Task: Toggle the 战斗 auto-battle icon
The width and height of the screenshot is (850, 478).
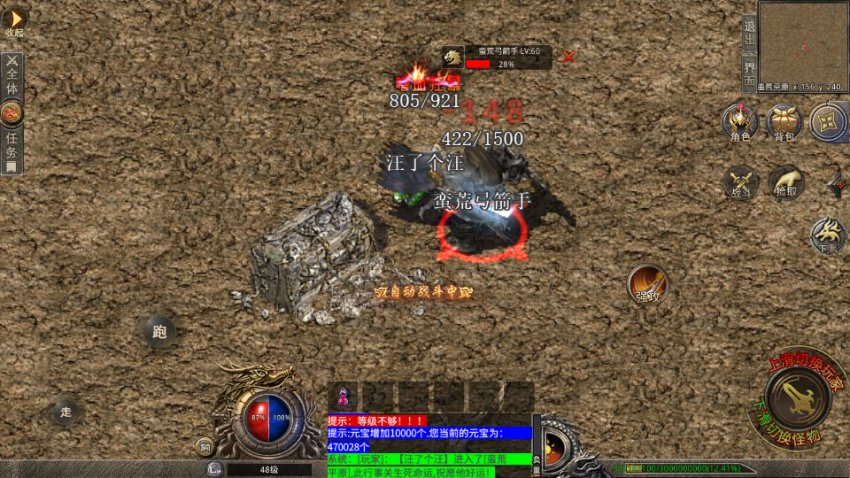Action: coord(740,183)
